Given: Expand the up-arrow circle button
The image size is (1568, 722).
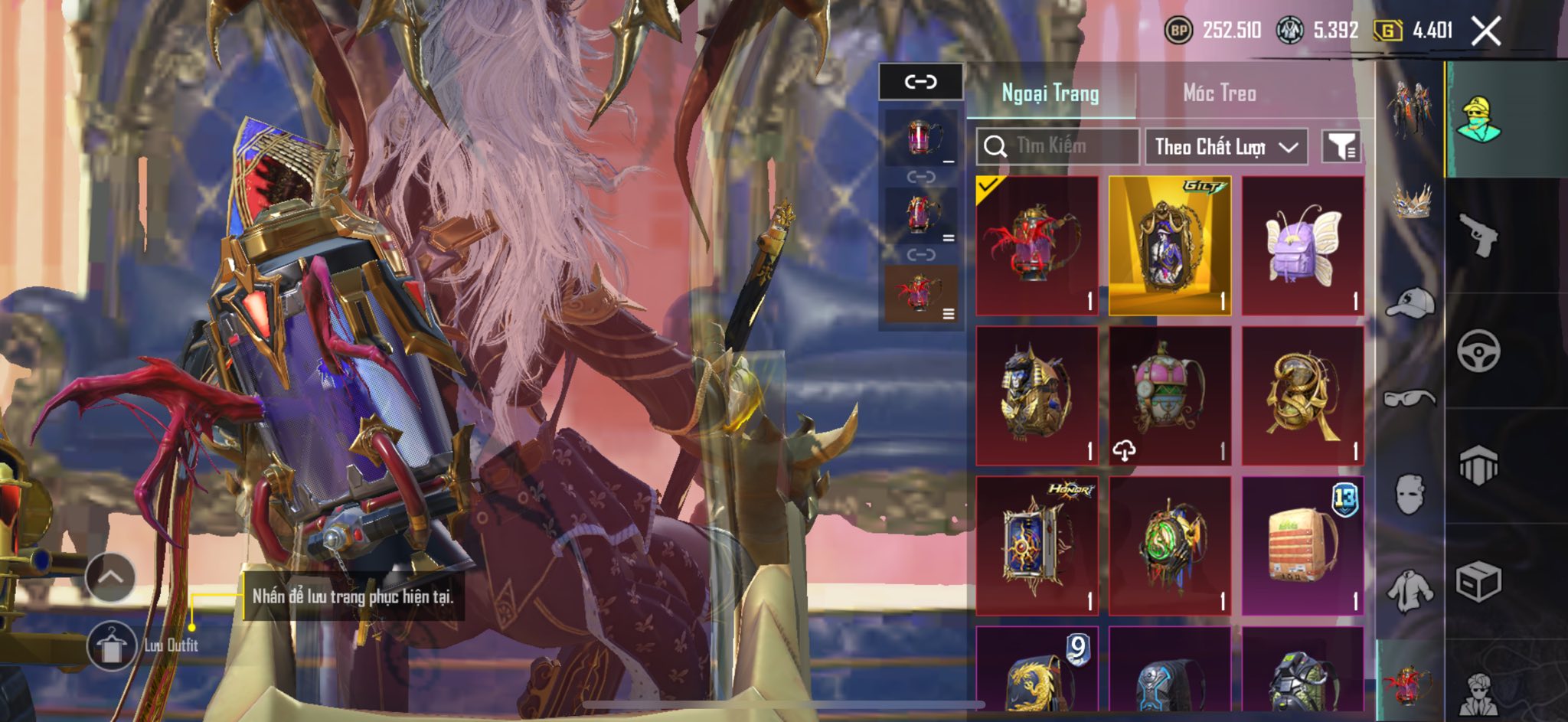Looking at the screenshot, I should pos(110,577).
